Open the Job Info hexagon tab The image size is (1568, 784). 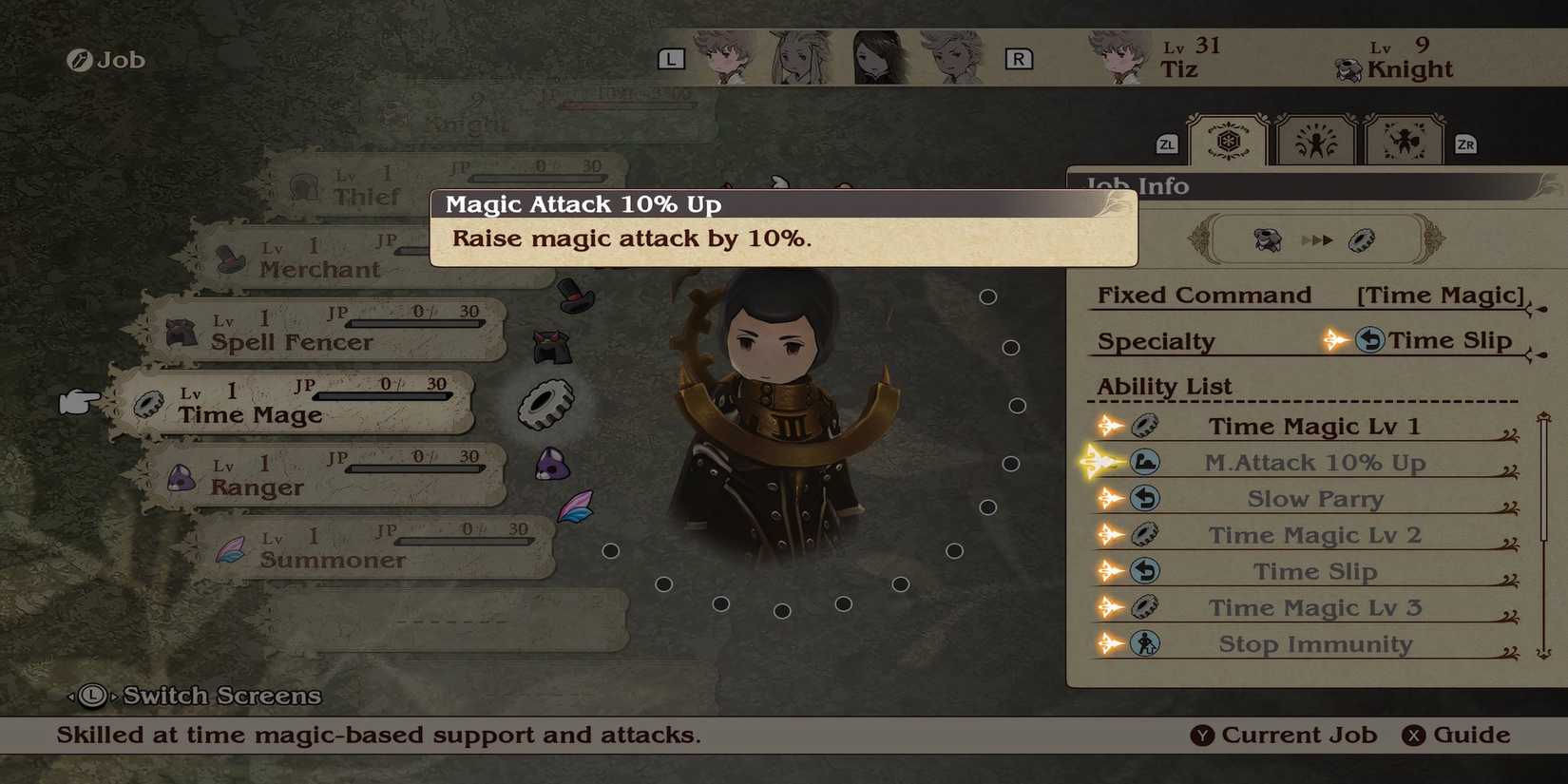click(x=1228, y=143)
